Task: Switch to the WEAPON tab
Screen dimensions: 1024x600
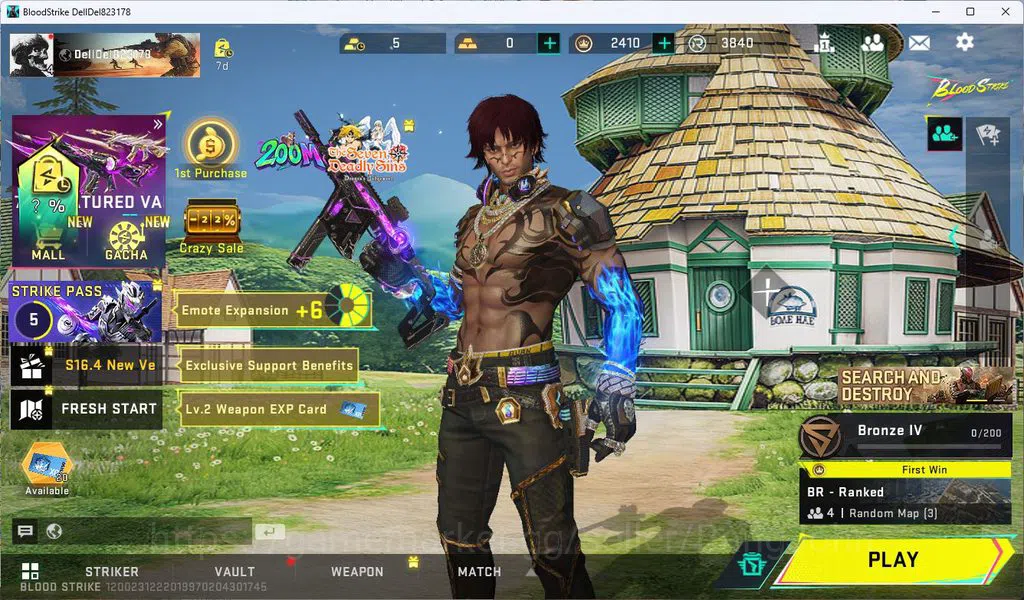Action: pos(357,572)
